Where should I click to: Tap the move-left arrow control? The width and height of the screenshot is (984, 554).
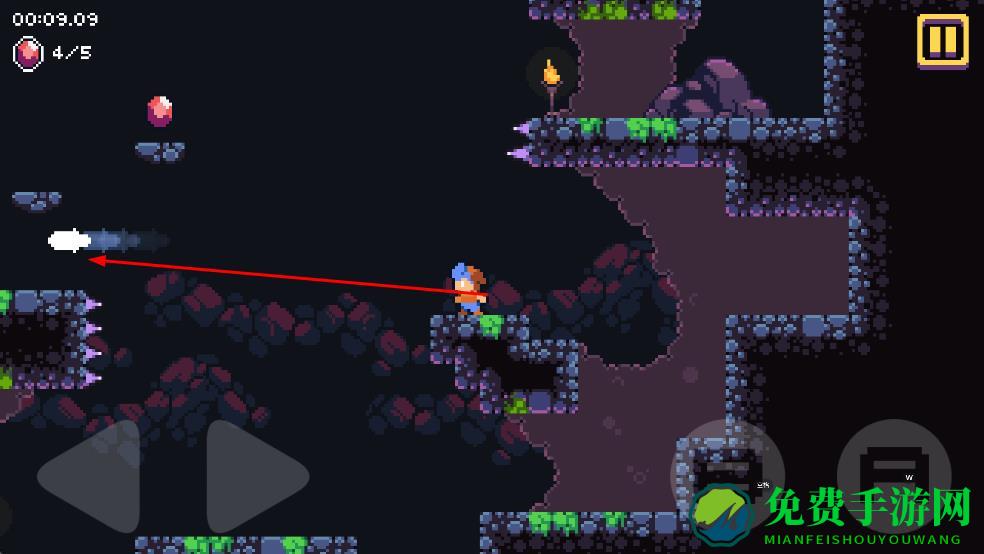(90, 476)
